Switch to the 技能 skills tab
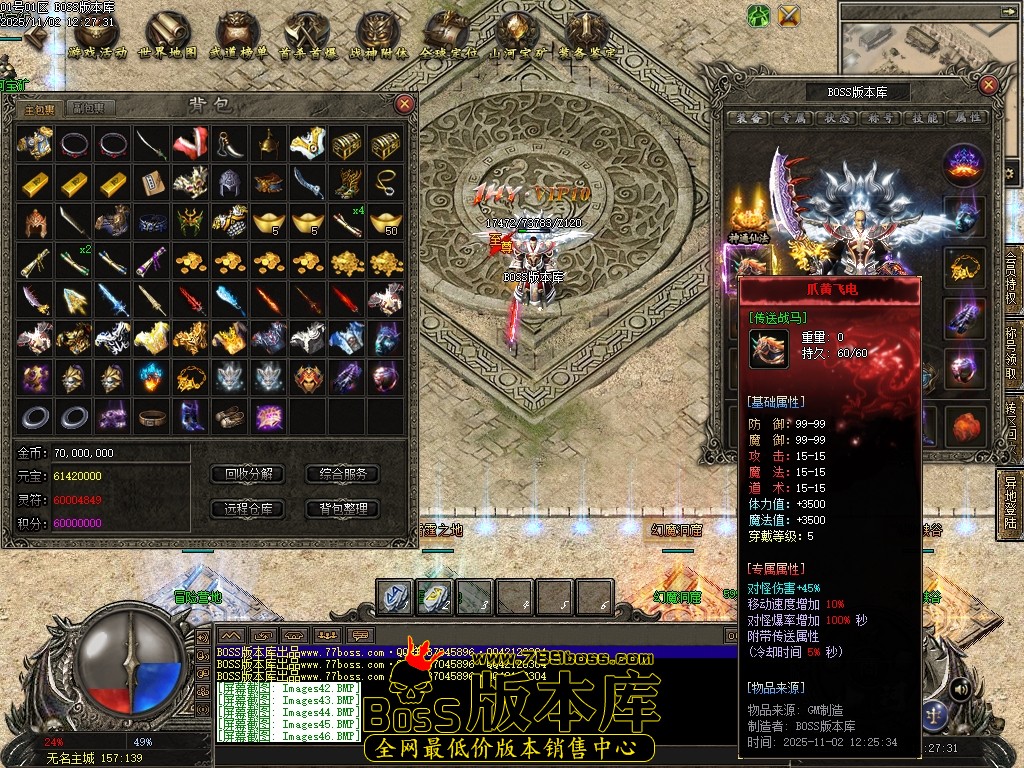Image resolution: width=1024 pixels, height=768 pixels. tap(923, 117)
